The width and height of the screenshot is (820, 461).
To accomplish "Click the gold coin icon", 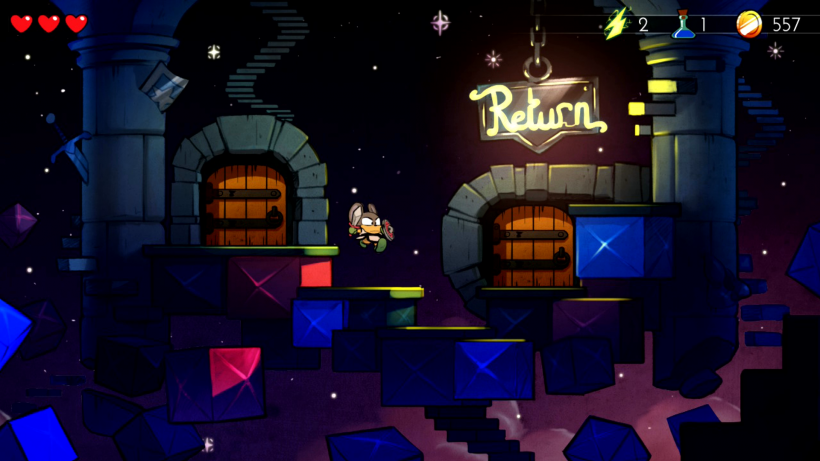I will [x=748, y=23].
